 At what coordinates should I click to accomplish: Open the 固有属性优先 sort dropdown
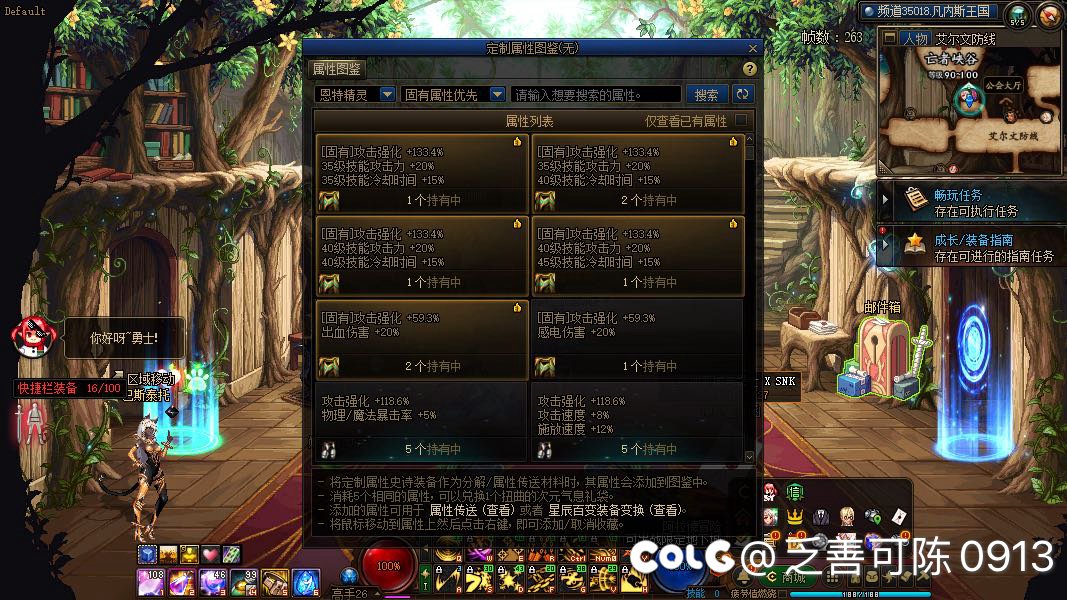(453, 94)
